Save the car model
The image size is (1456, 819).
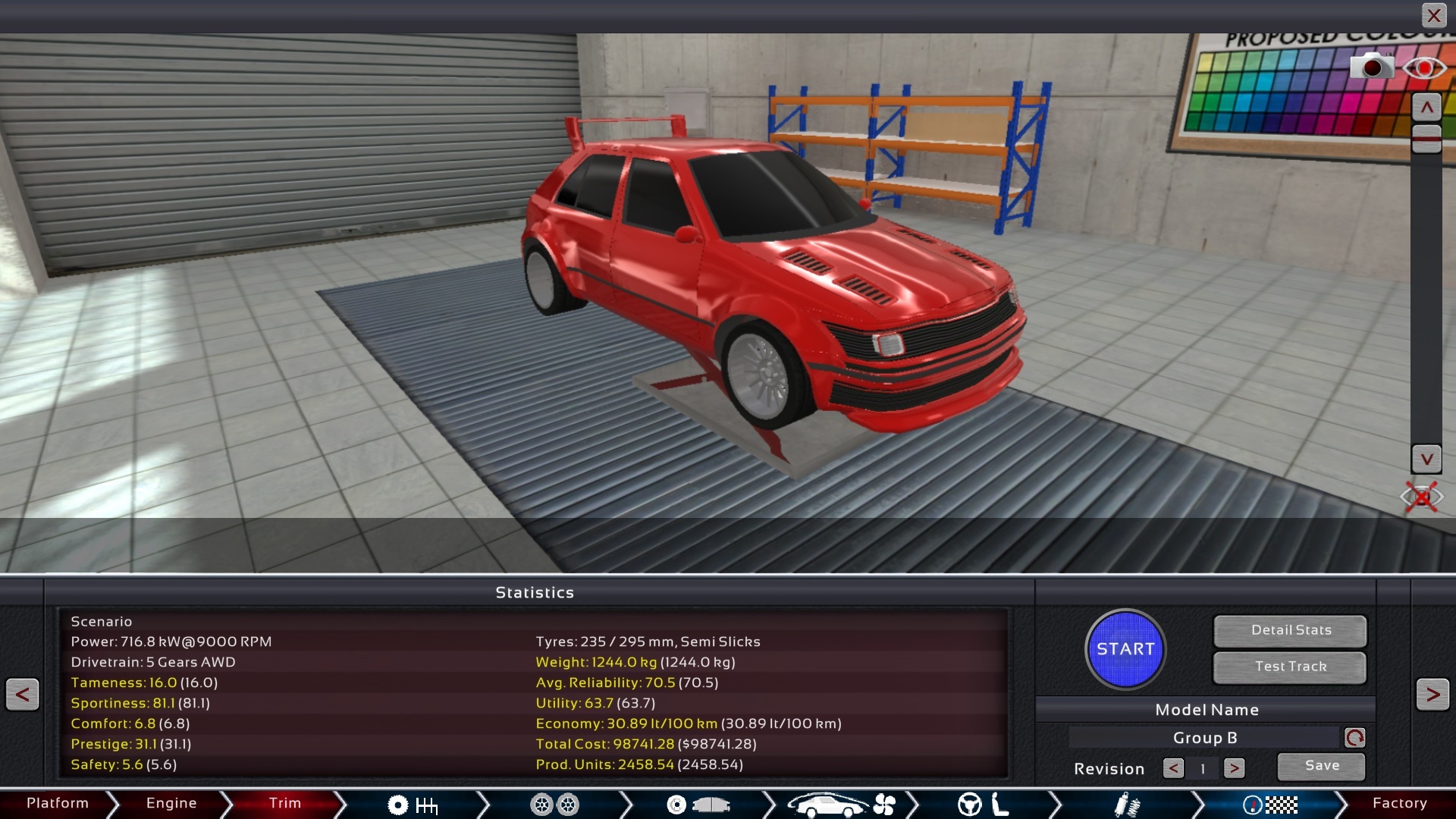point(1322,766)
